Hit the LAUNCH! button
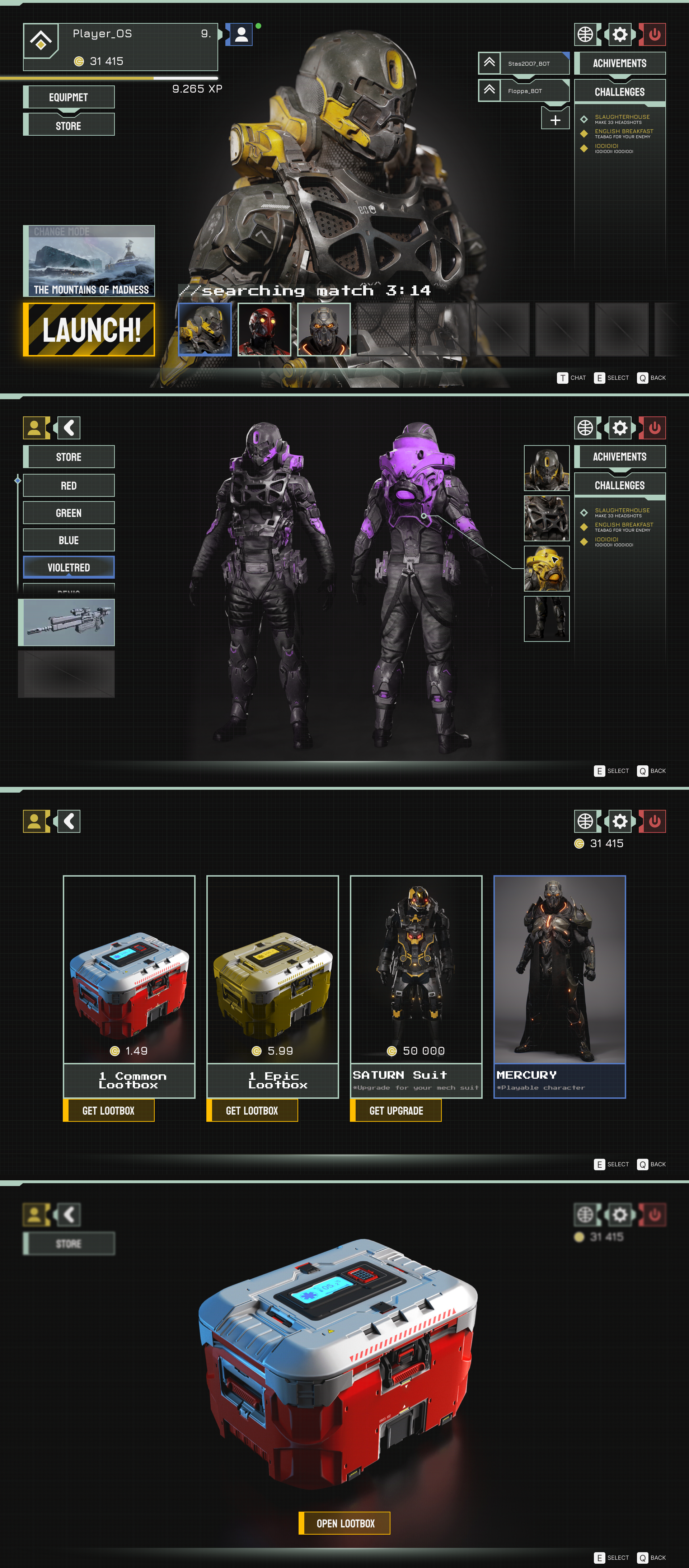689x1568 pixels. (89, 329)
